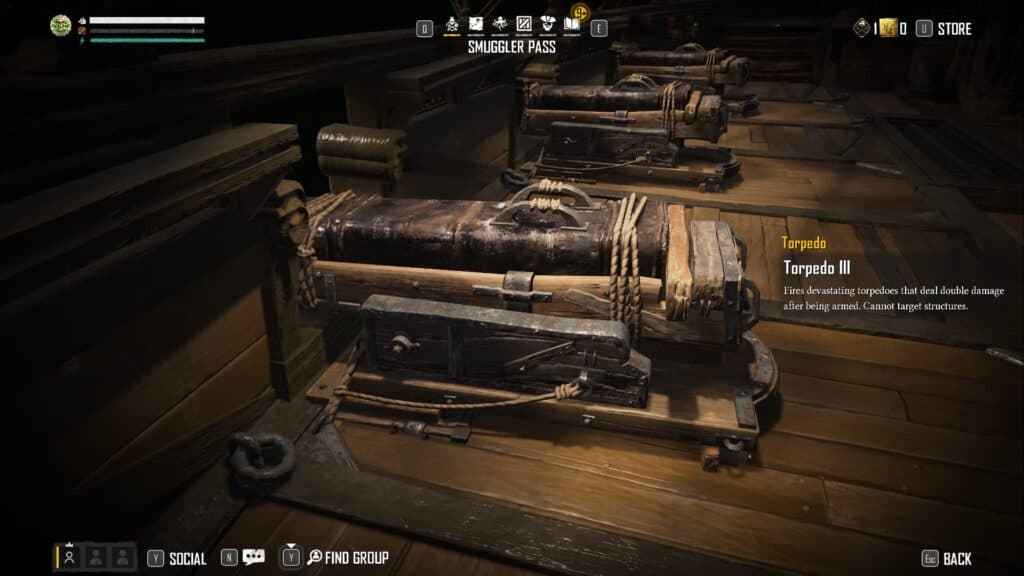
Task: Click the player avatar emblem
Action: [61, 26]
